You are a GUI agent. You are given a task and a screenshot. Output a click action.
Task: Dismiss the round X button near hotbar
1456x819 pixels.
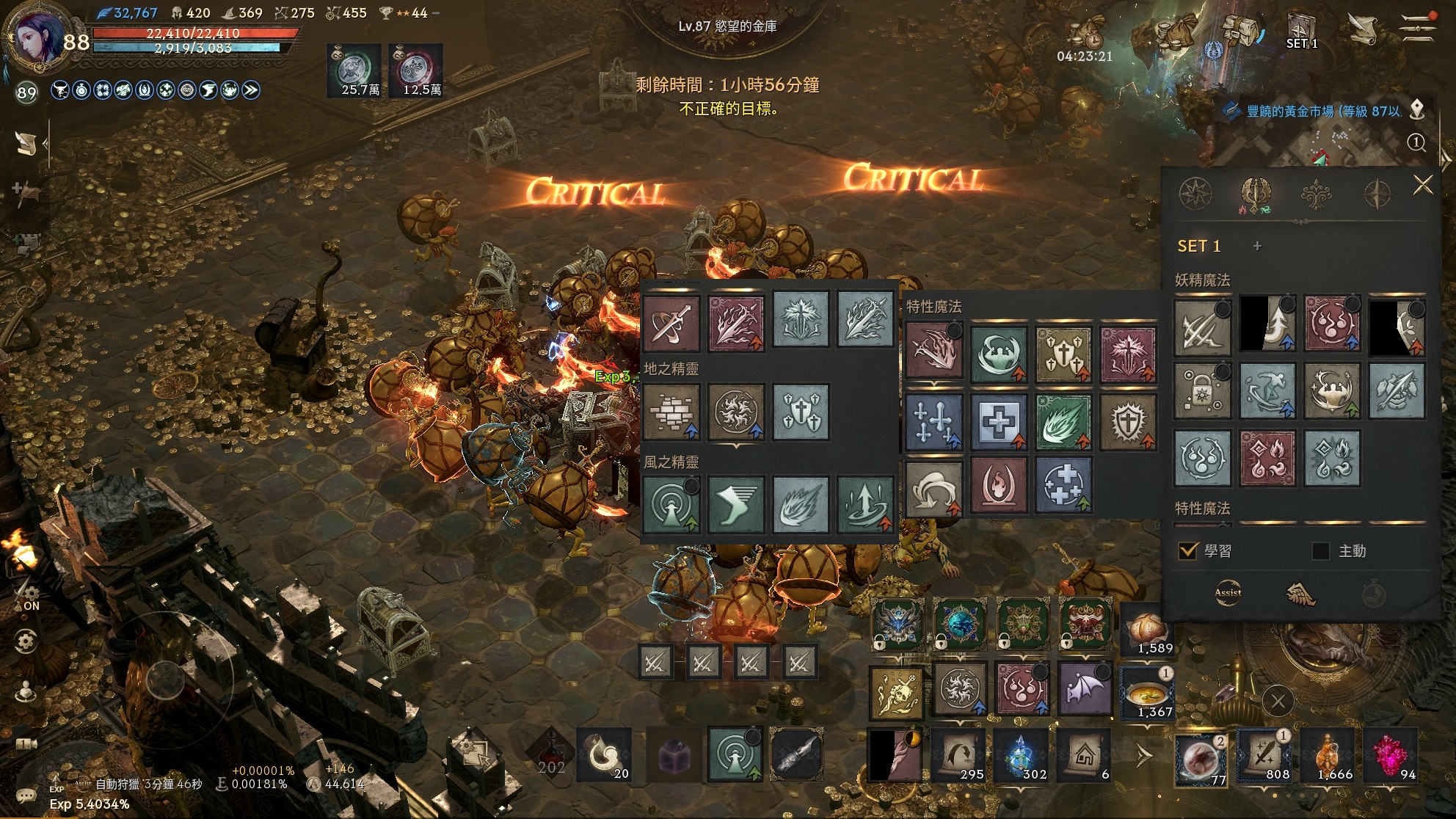[x=1278, y=701]
